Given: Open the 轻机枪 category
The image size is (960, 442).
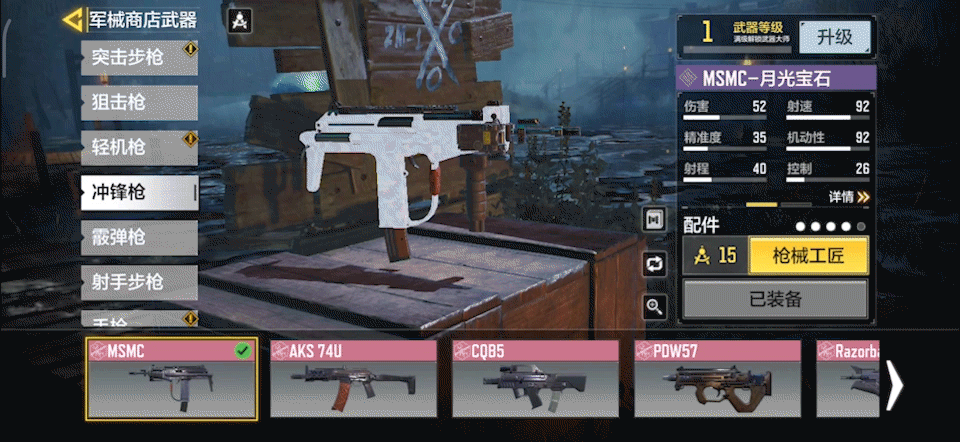Looking at the screenshot, I should pyautogui.click(x=138, y=147).
